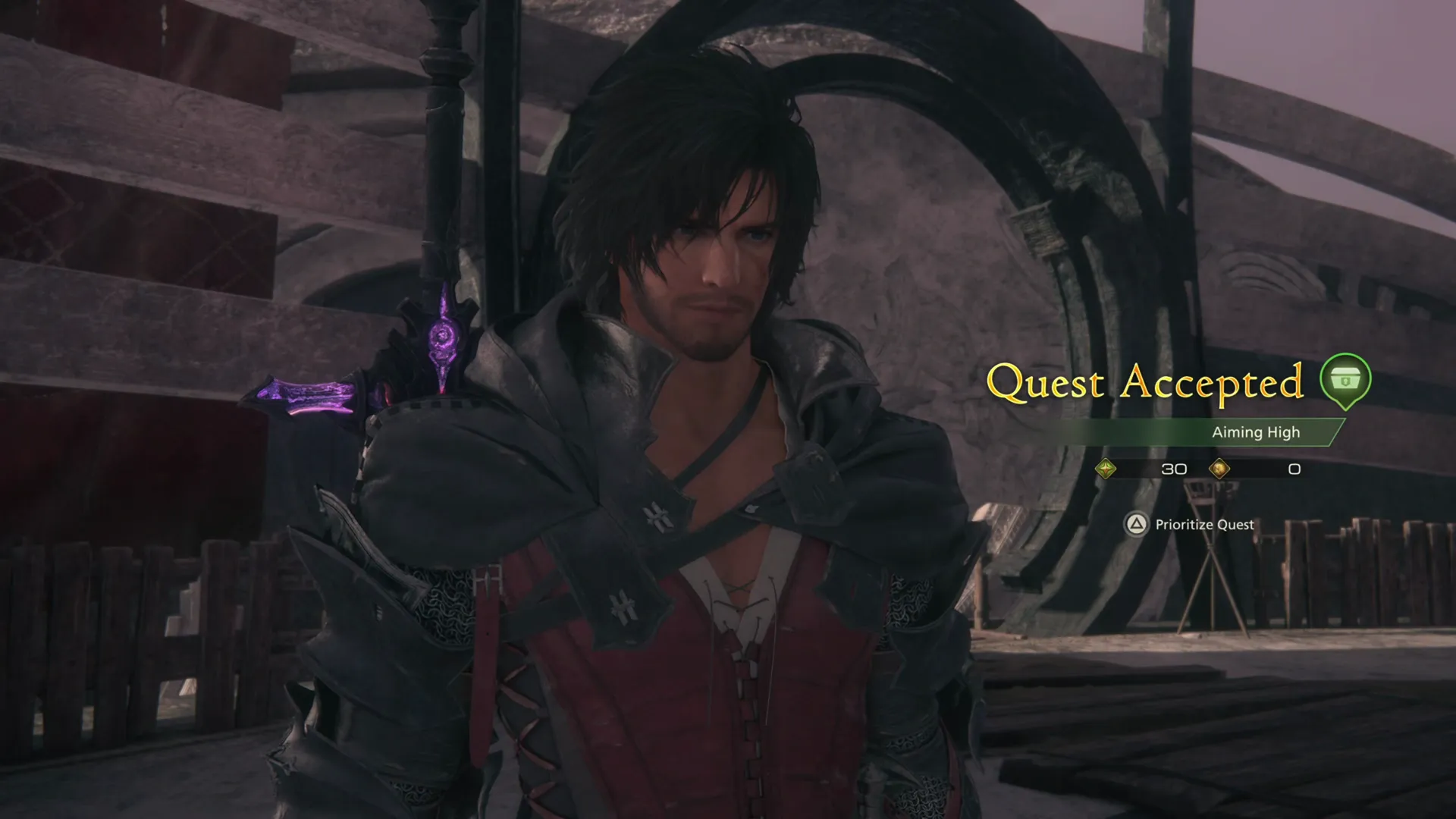The image size is (1456, 819).
Task: Click the gil coin reward icon
Action: [1222, 469]
